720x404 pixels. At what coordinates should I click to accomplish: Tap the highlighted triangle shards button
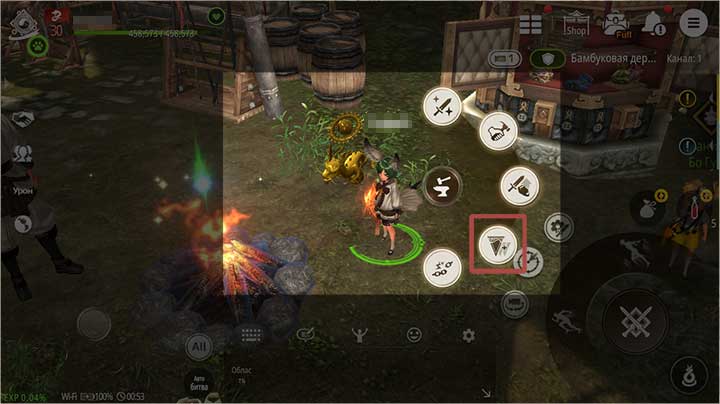click(497, 241)
